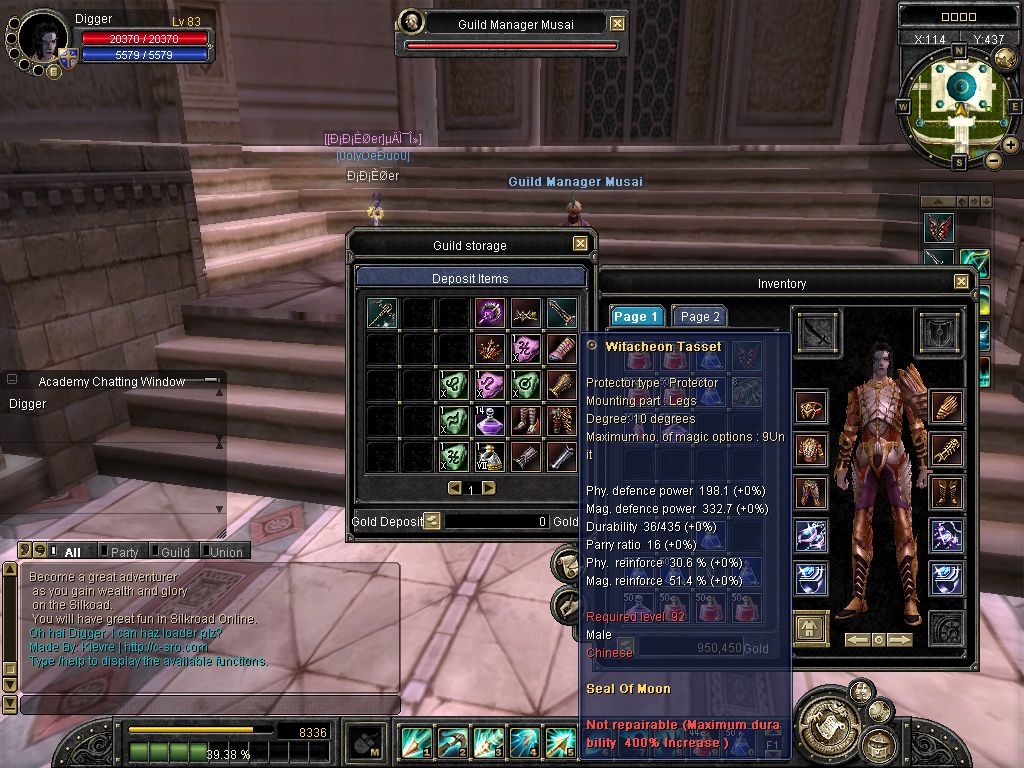
Task: Close the Guild Manager Musai target frame
Action: (617, 24)
